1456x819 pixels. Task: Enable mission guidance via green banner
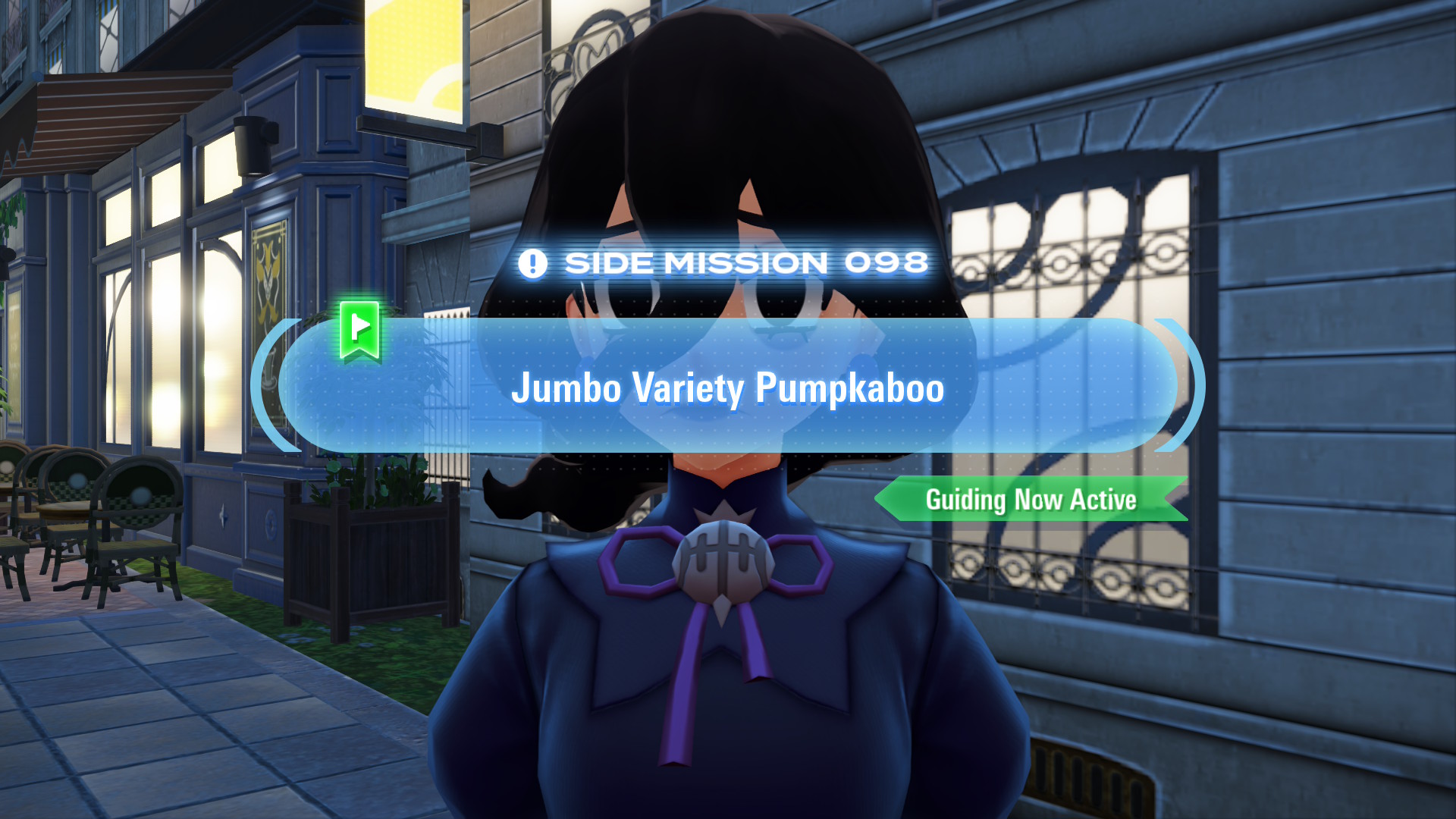pyautogui.click(x=1031, y=500)
